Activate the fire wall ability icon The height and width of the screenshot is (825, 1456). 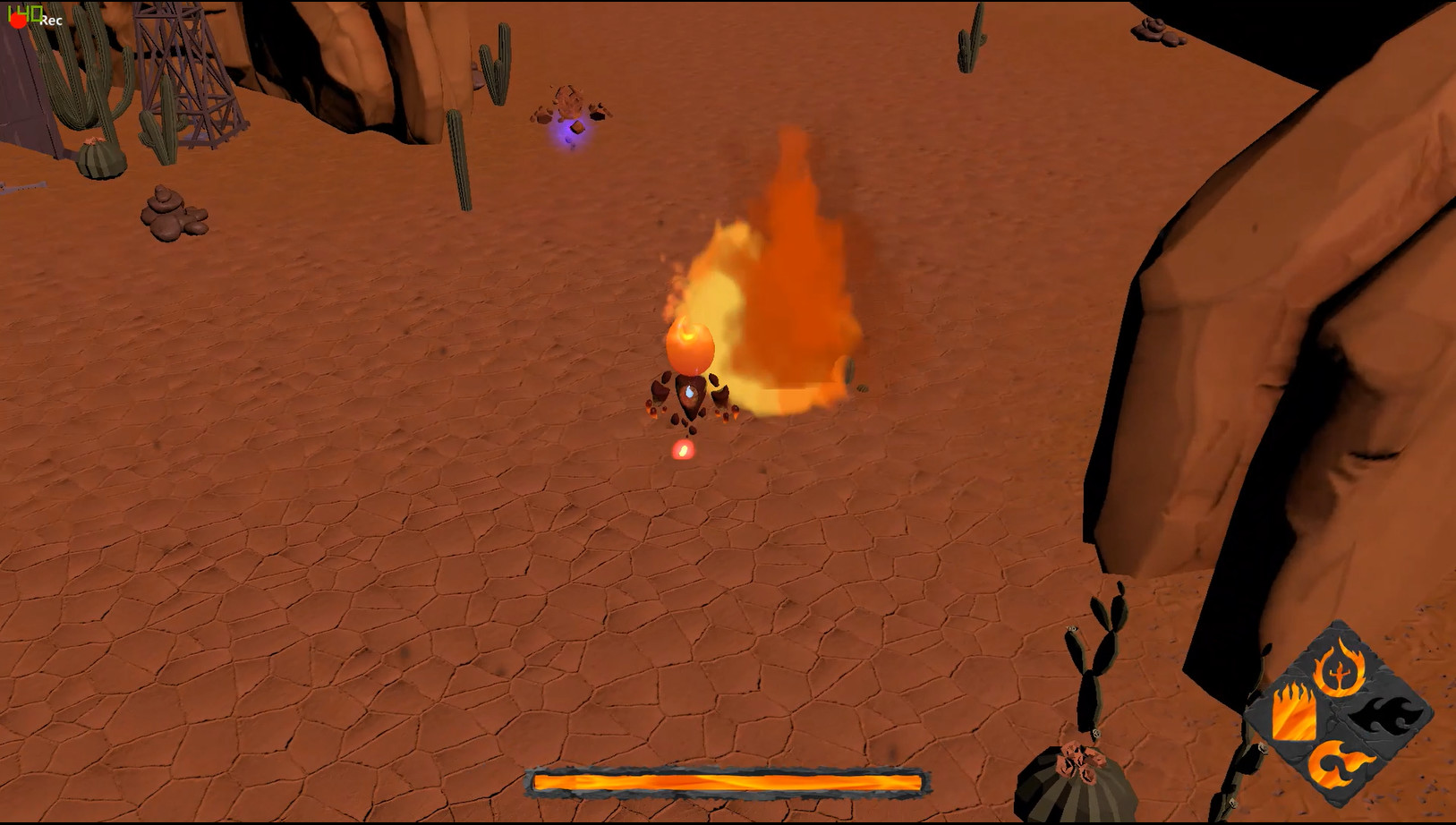(1295, 713)
